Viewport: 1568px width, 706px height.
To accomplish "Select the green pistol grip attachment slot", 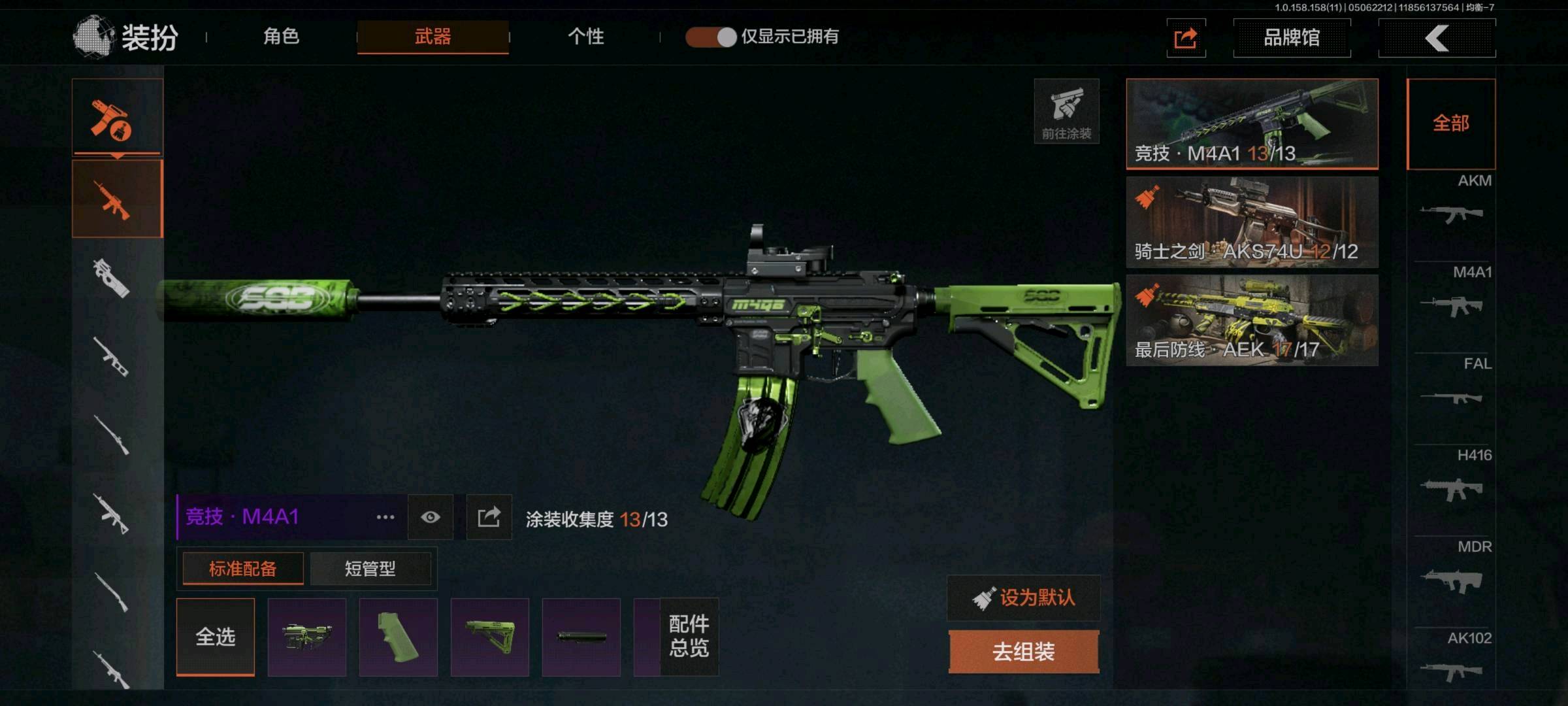I will pyautogui.click(x=399, y=637).
